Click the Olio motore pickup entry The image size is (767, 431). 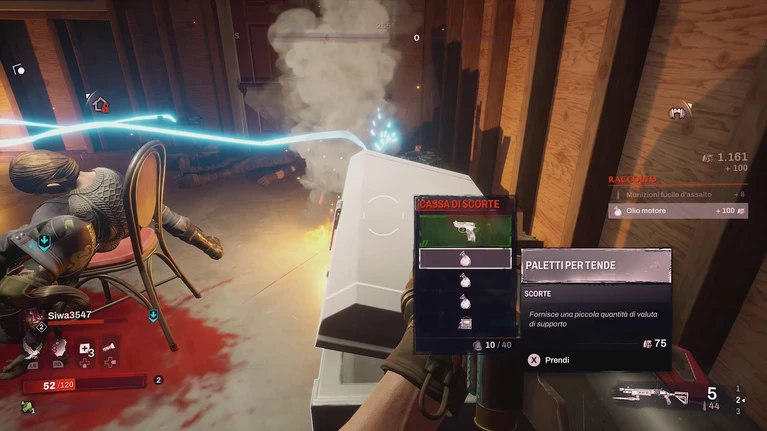coord(677,211)
